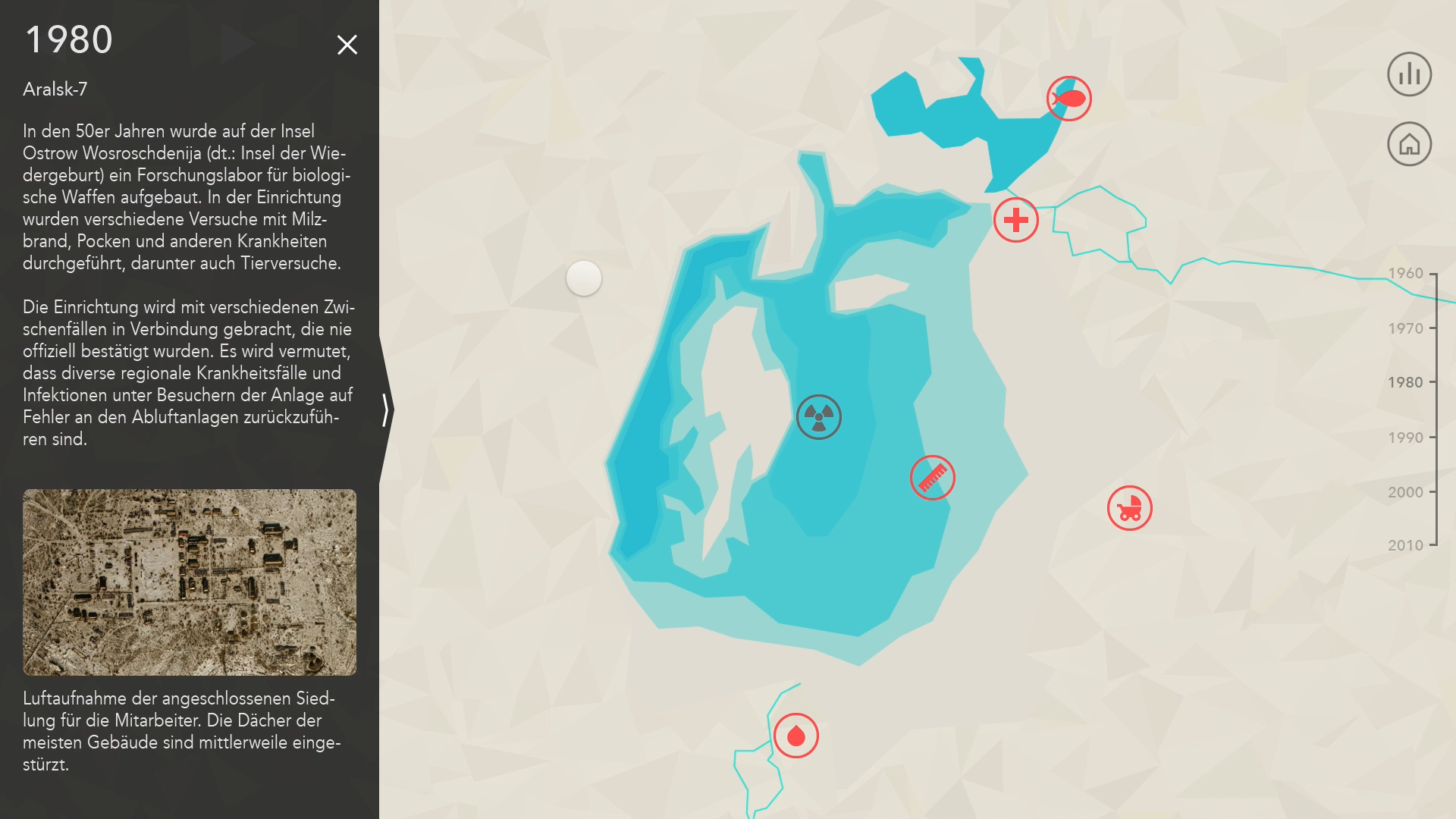Jump to 1960 on the timeline

[x=1406, y=273]
